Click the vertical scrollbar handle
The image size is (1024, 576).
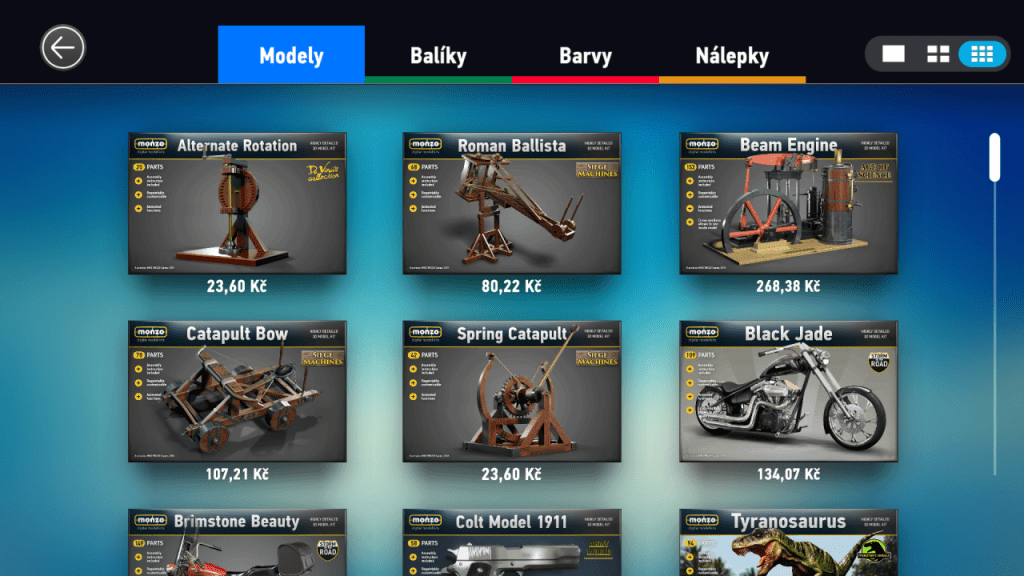coord(995,157)
